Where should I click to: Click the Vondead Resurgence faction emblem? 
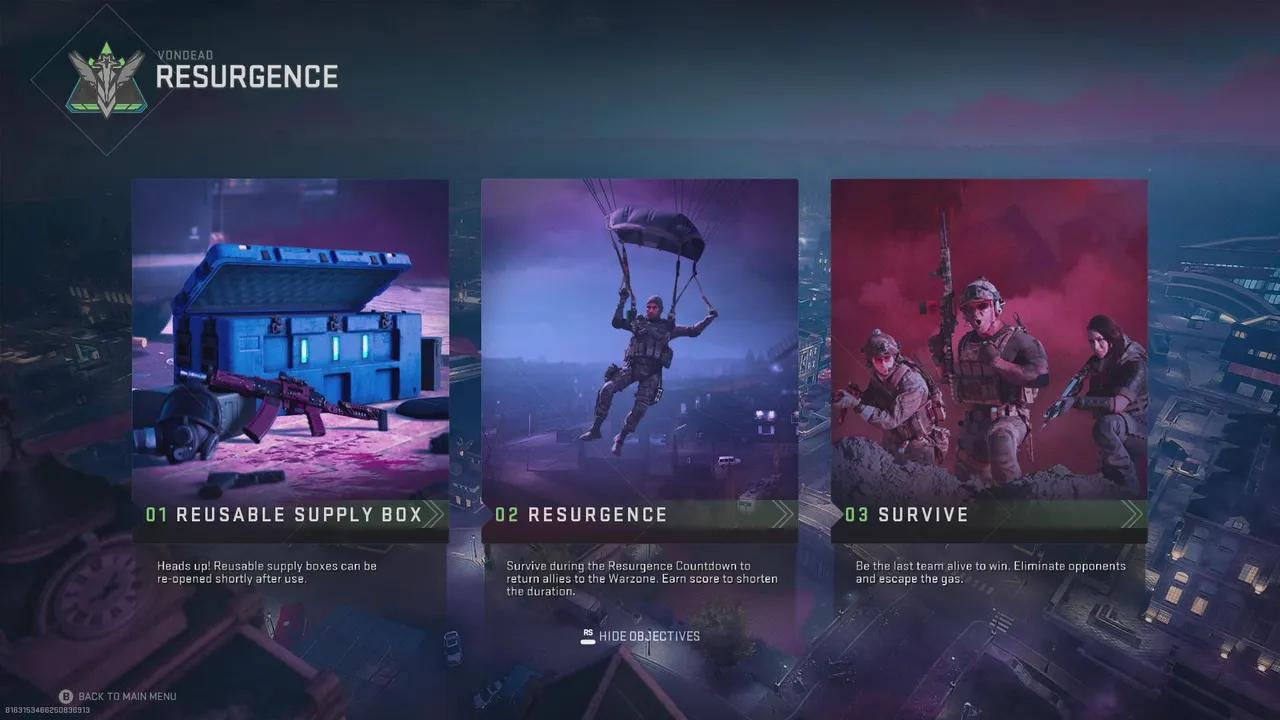(x=105, y=72)
